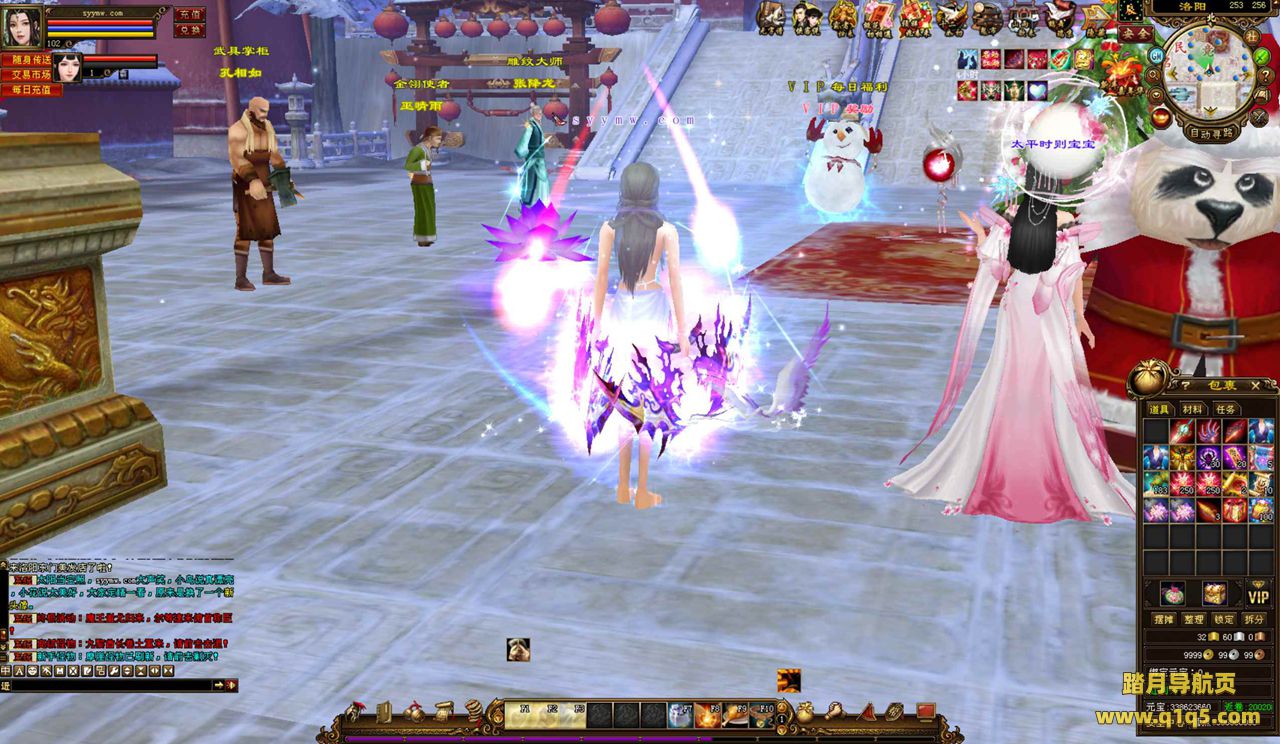Viewport: 1280px width, 744px height.
Task: Click the 锁定 lock button in bag
Action: (1223, 619)
